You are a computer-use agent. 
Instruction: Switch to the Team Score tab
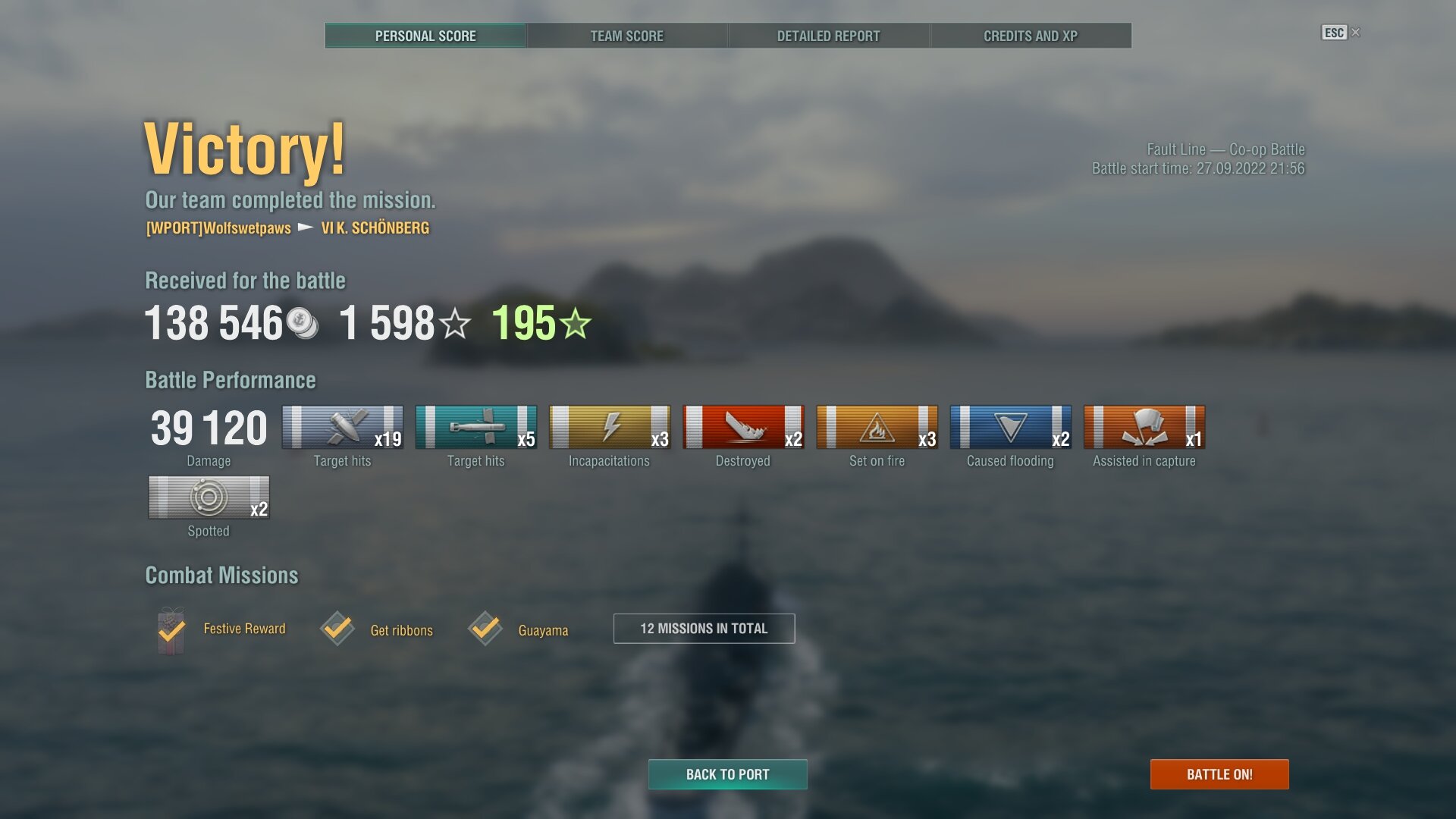coord(626,36)
